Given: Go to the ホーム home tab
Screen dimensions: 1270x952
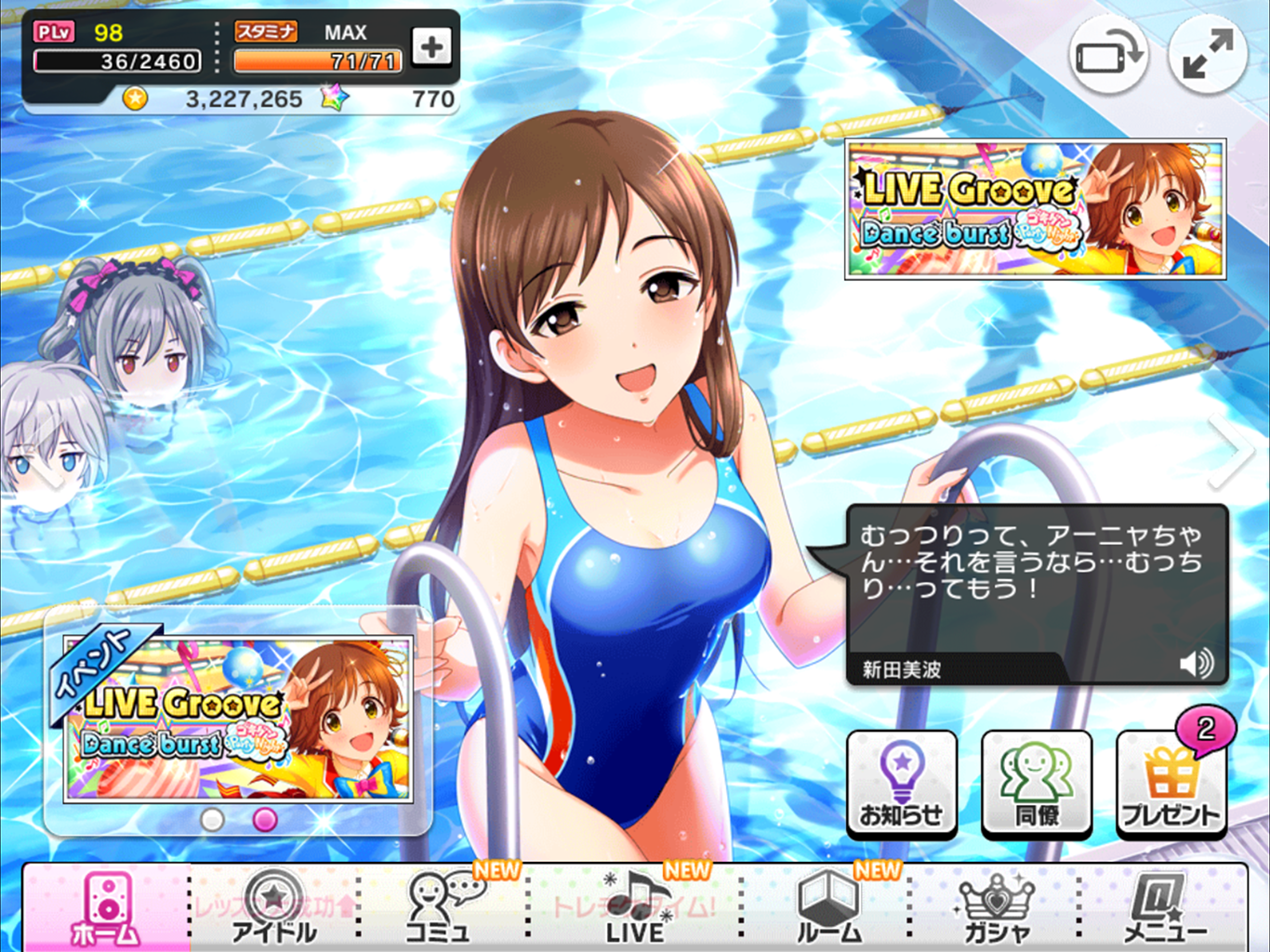Looking at the screenshot, I should pyautogui.click(x=105, y=908).
